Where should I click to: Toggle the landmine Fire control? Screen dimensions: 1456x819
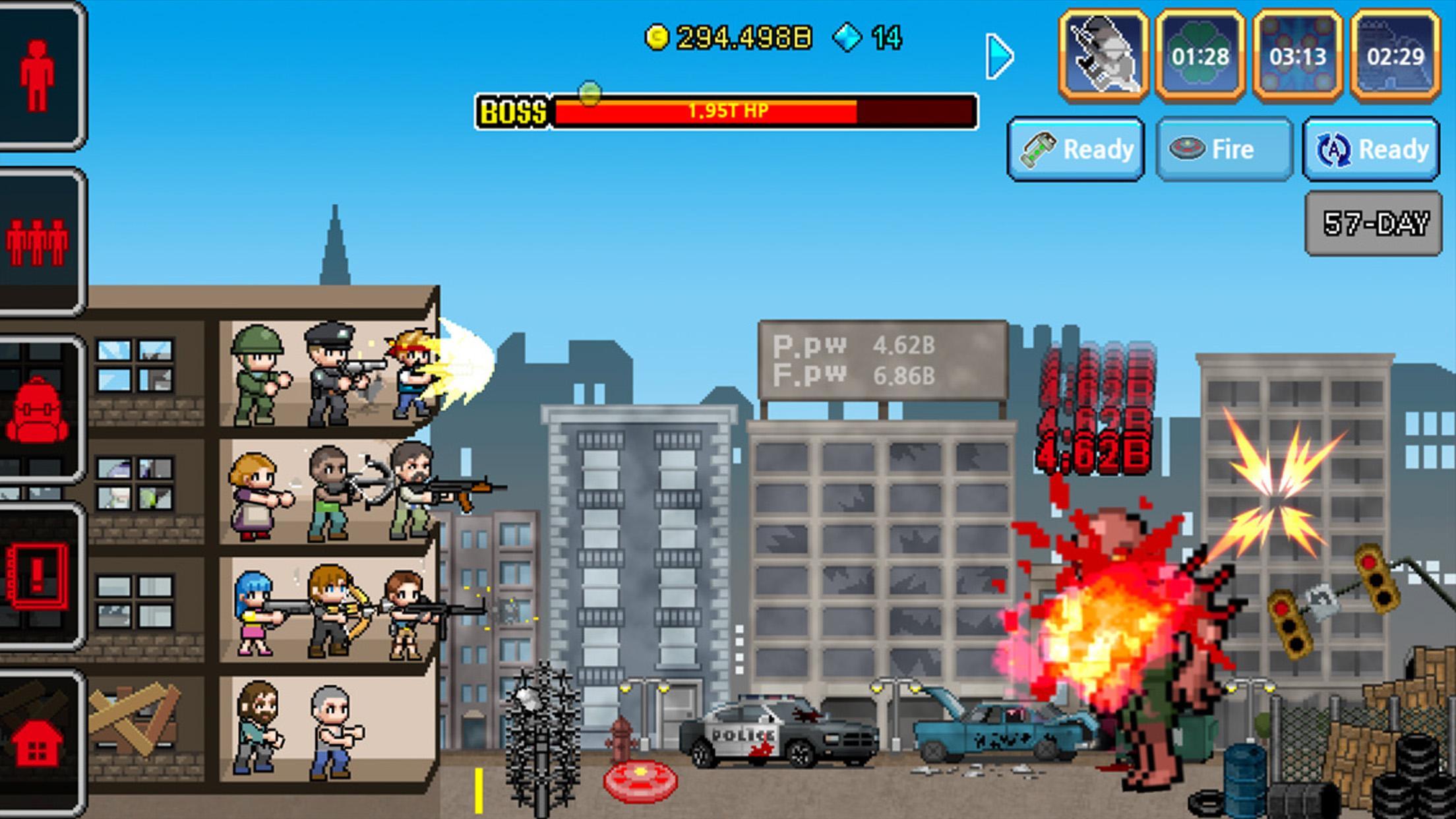pos(1223,150)
